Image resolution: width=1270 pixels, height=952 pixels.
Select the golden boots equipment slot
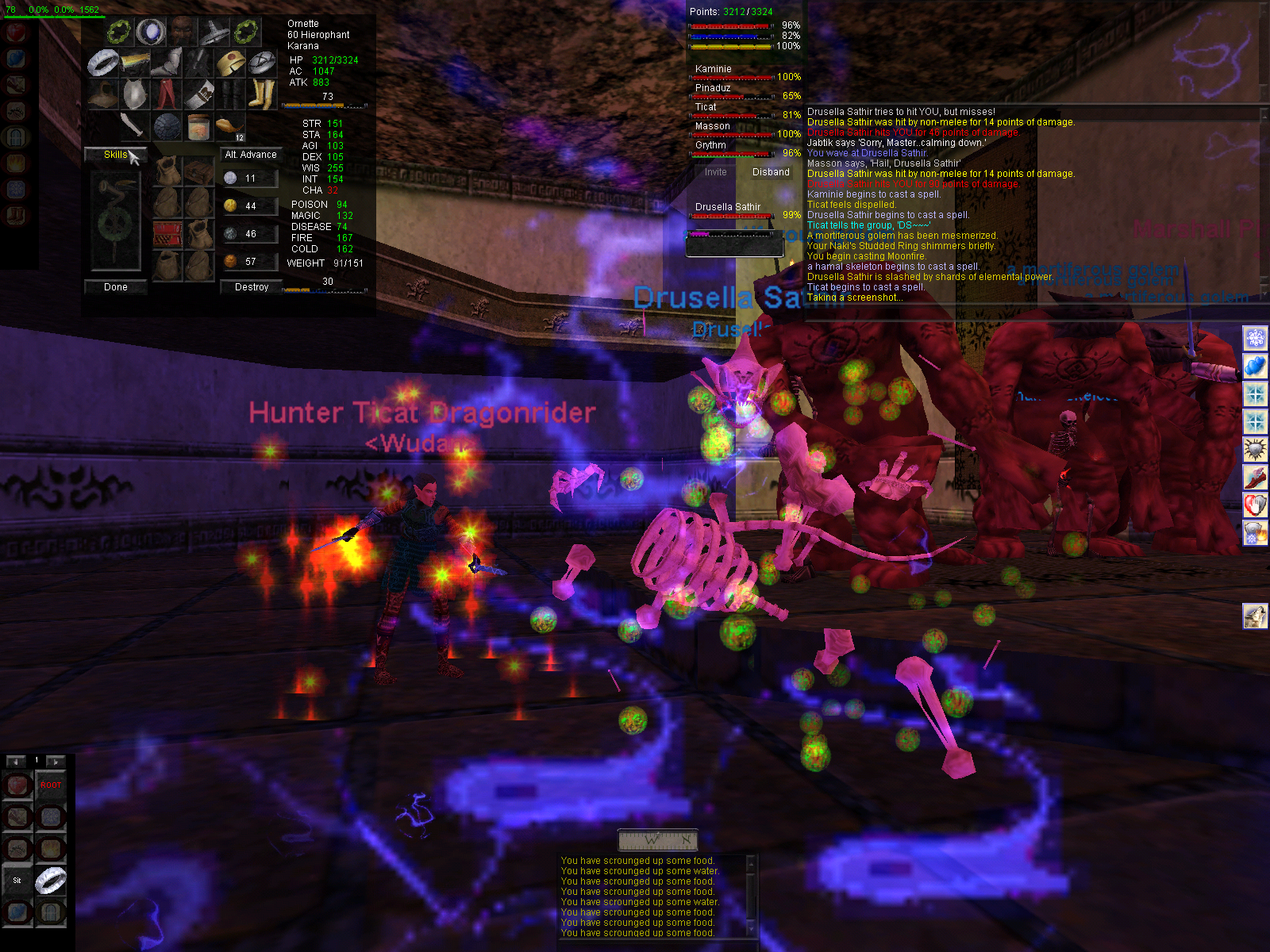(x=261, y=94)
